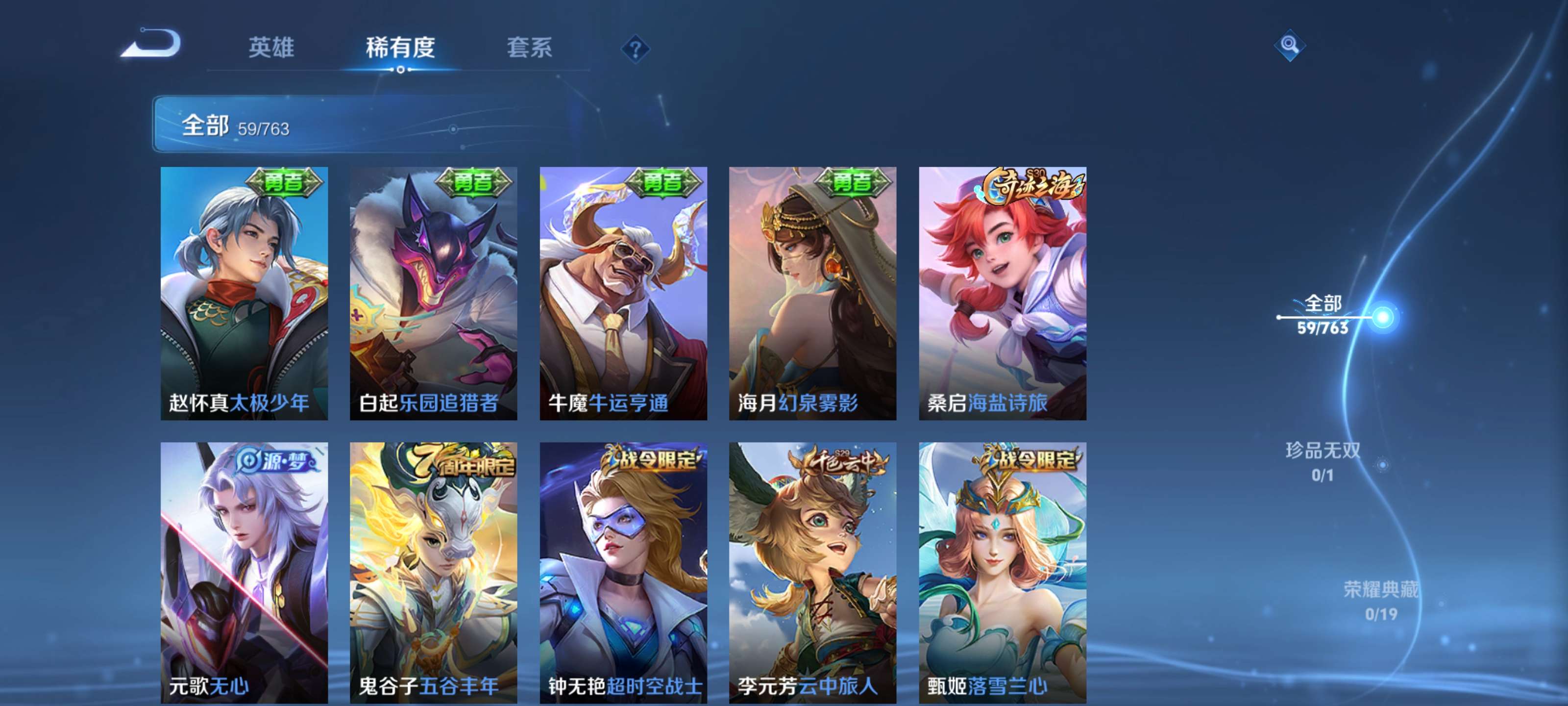Open the search magnifier at top right
The image size is (1568, 706).
coord(1290,45)
